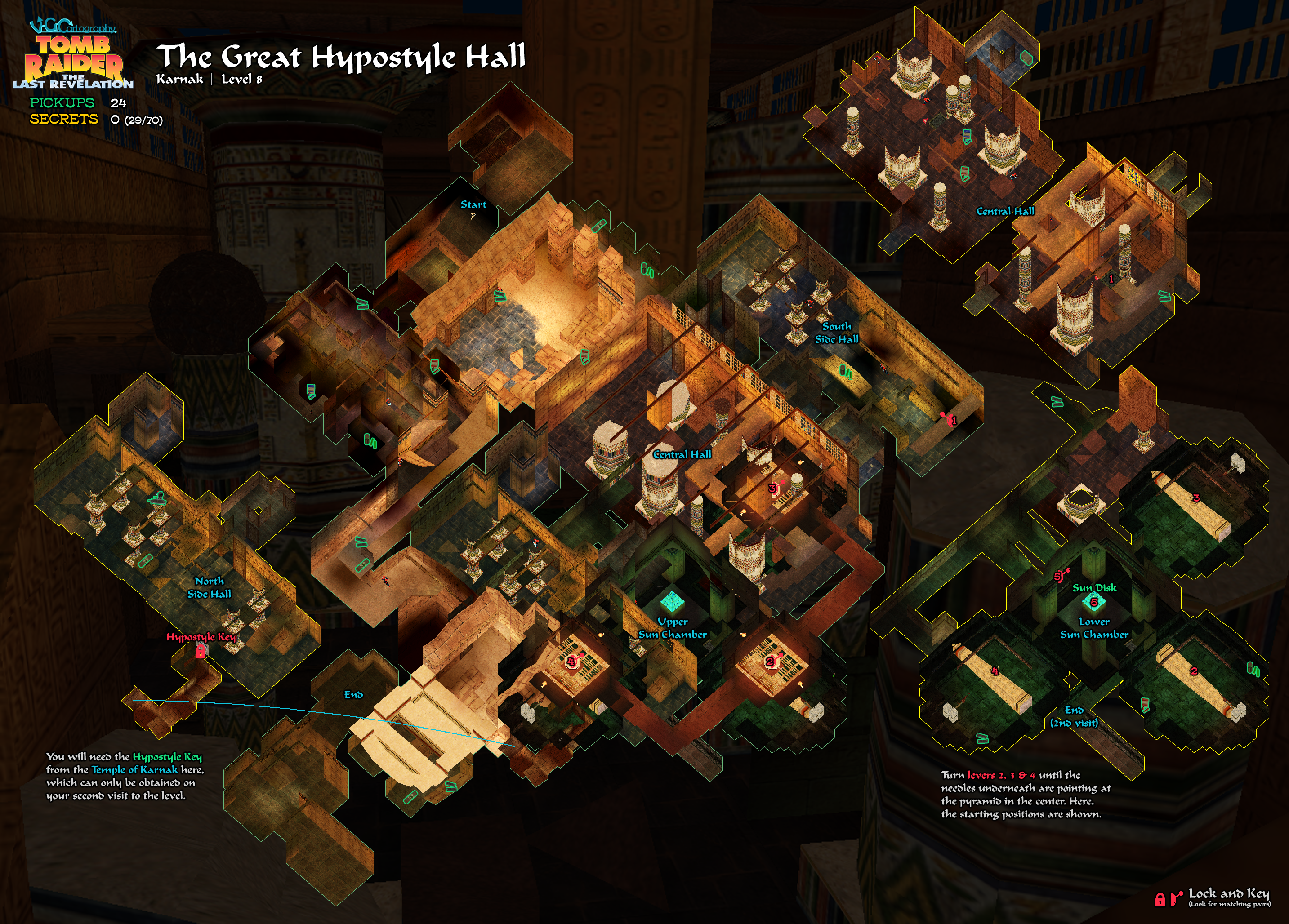Choose the North Side Hall map label
The width and height of the screenshot is (1289, 924).
209,587
